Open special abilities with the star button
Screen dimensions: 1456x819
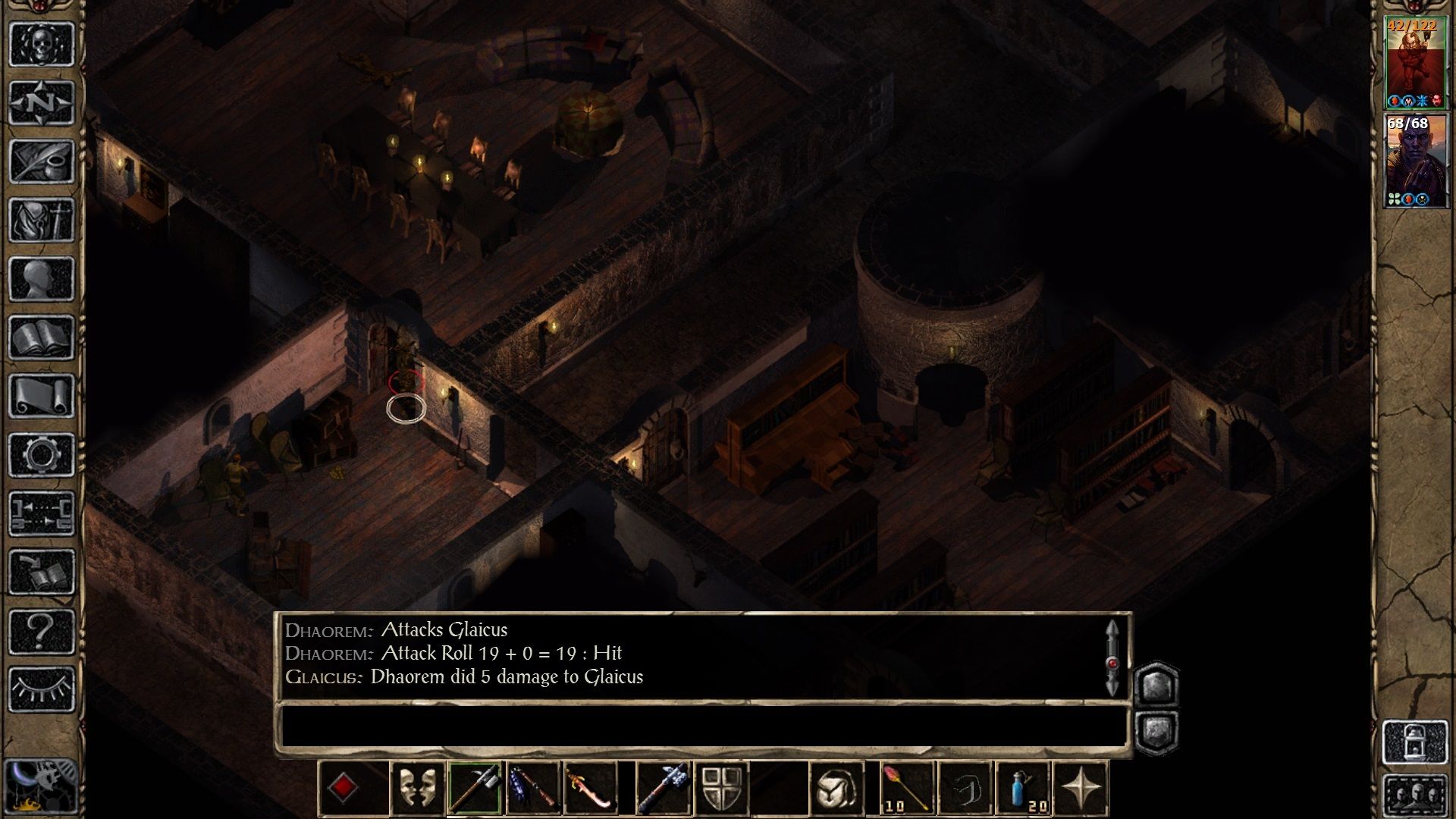point(1081,789)
